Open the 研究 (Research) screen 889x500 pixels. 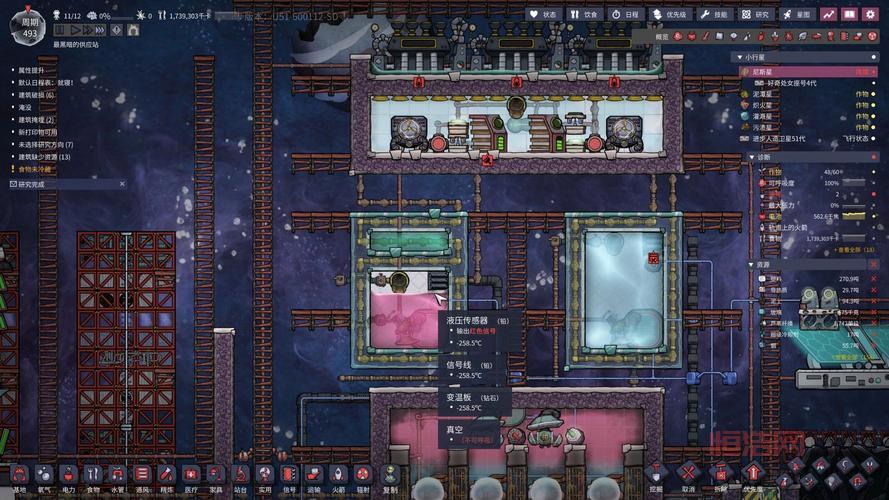pyautogui.click(x=756, y=14)
